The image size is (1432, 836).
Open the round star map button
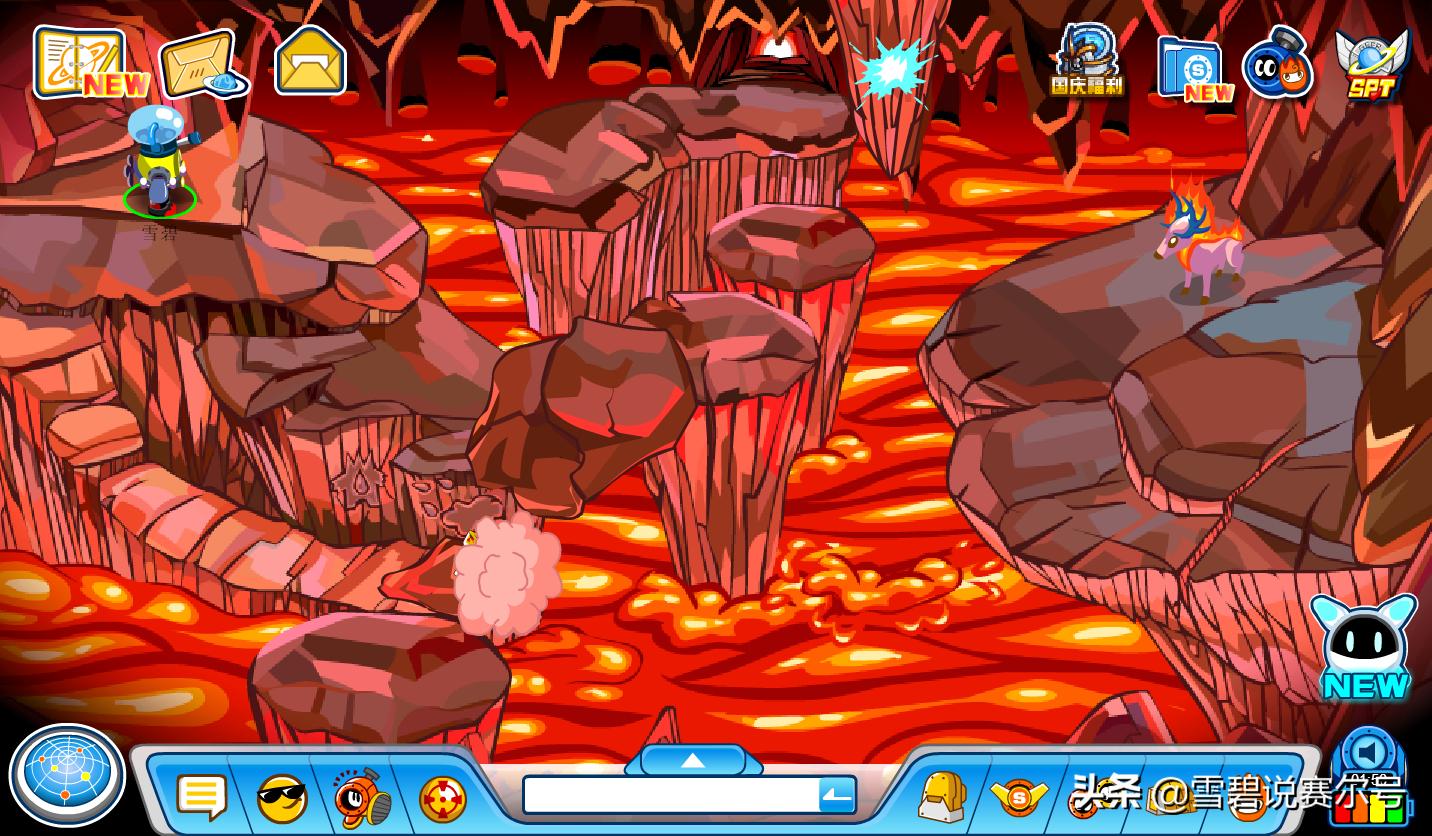coord(66,776)
